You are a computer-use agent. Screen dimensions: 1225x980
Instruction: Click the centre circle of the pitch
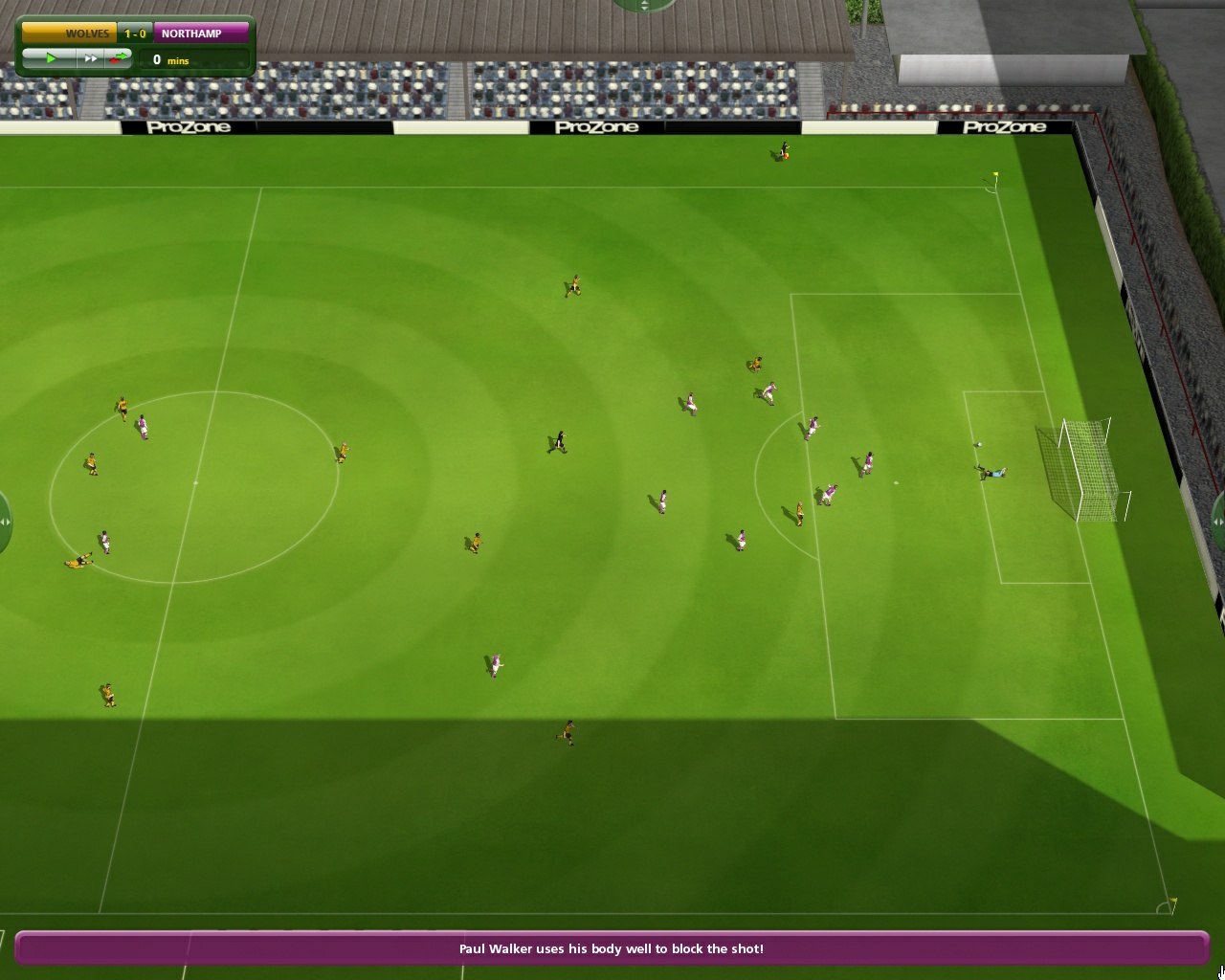tap(196, 483)
